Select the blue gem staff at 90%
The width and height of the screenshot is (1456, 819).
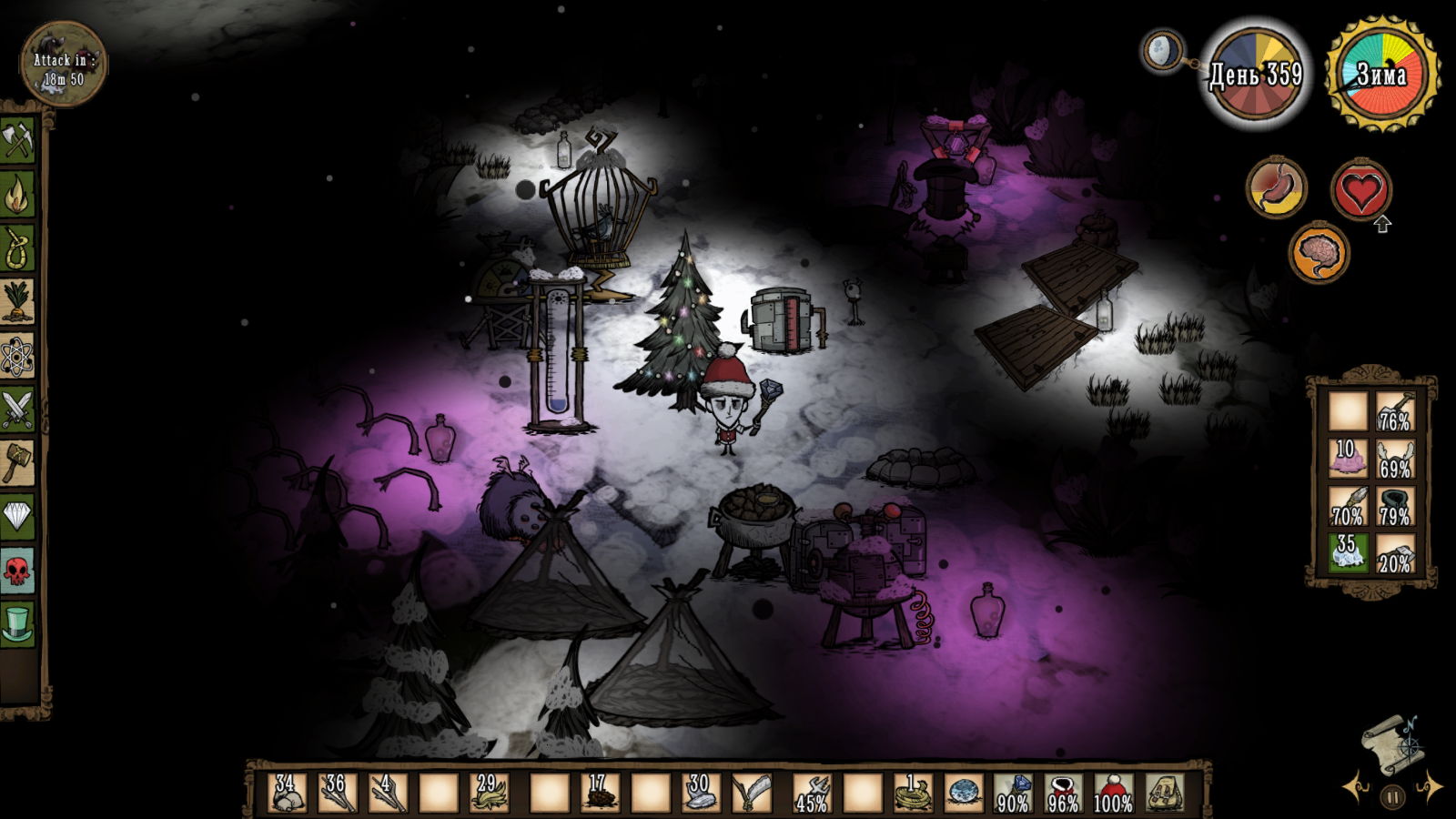[x=1012, y=793]
